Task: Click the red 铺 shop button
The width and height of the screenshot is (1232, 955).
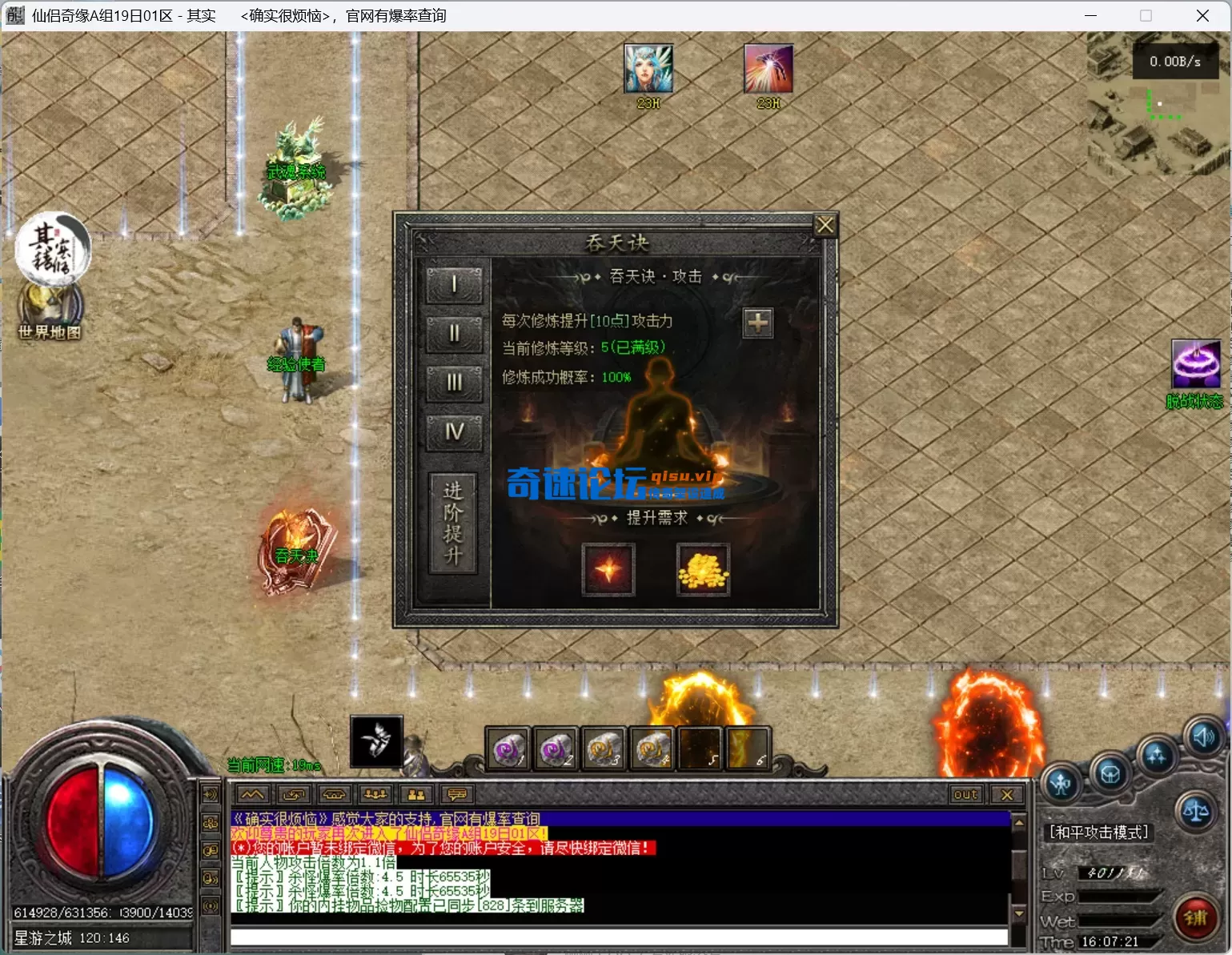Action: [x=1196, y=917]
